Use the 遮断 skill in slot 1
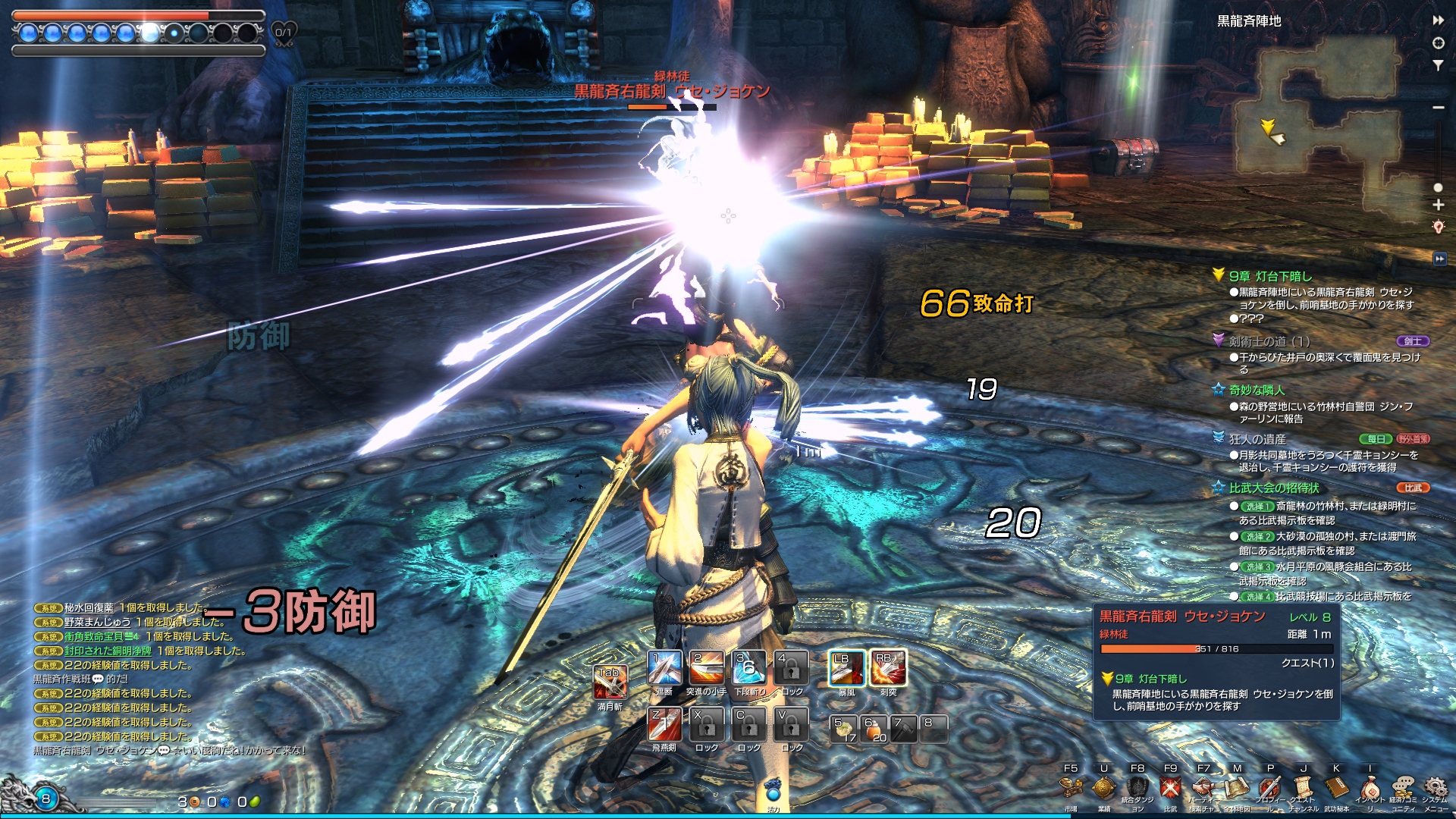The width and height of the screenshot is (1456, 819). (x=664, y=669)
